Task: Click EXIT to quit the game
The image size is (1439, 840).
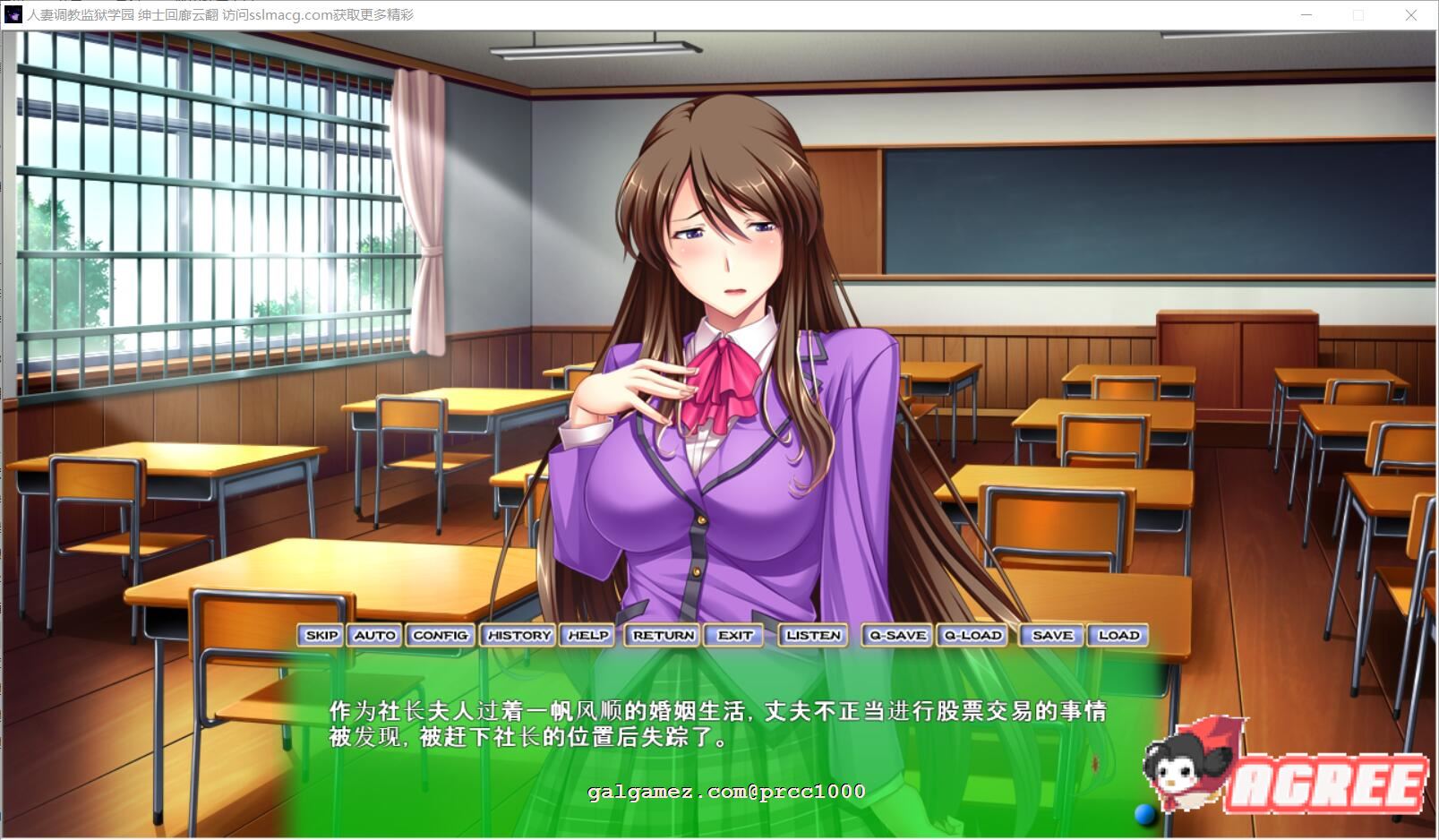Action: click(734, 635)
